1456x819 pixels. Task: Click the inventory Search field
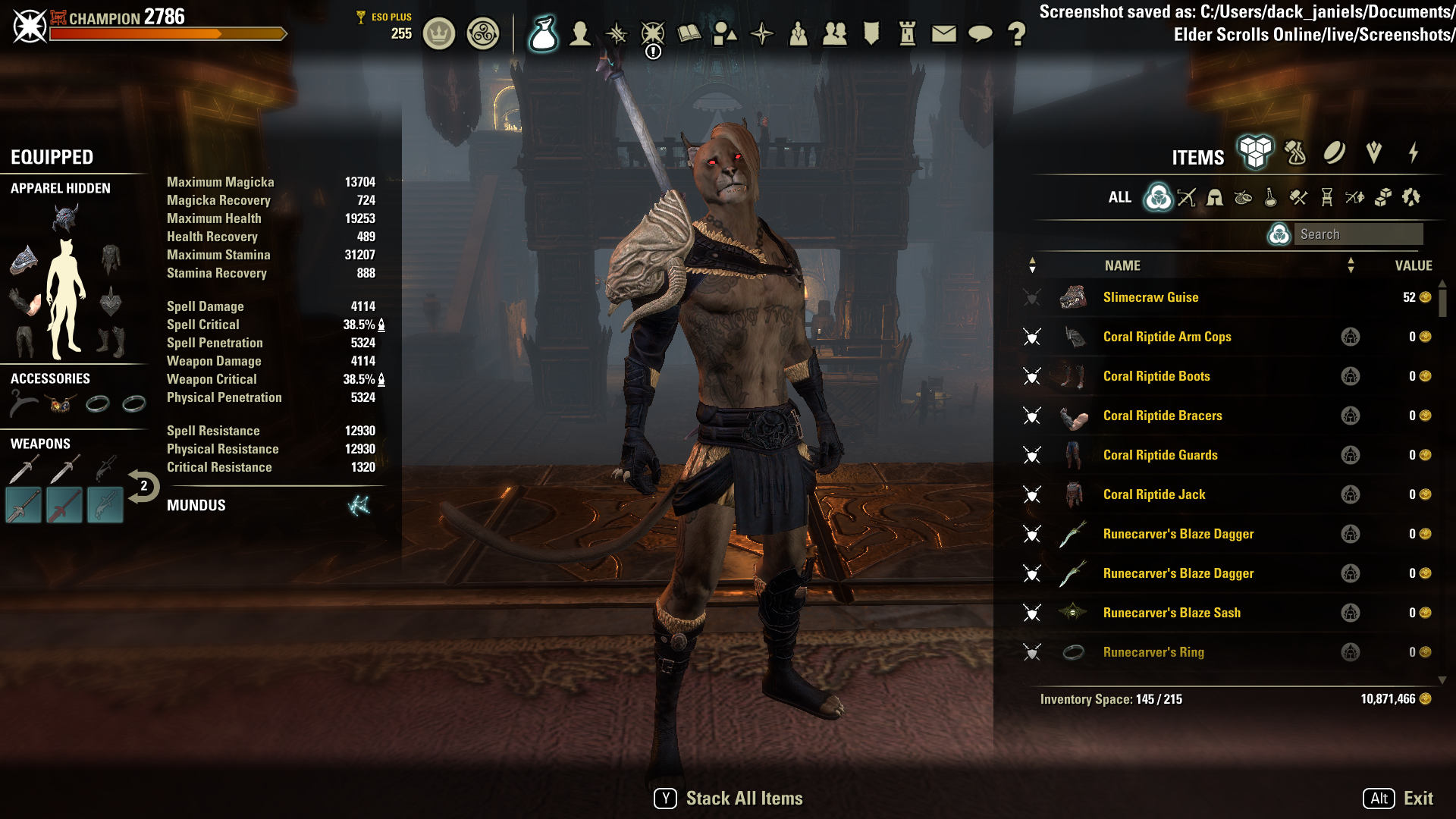tap(1357, 234)
